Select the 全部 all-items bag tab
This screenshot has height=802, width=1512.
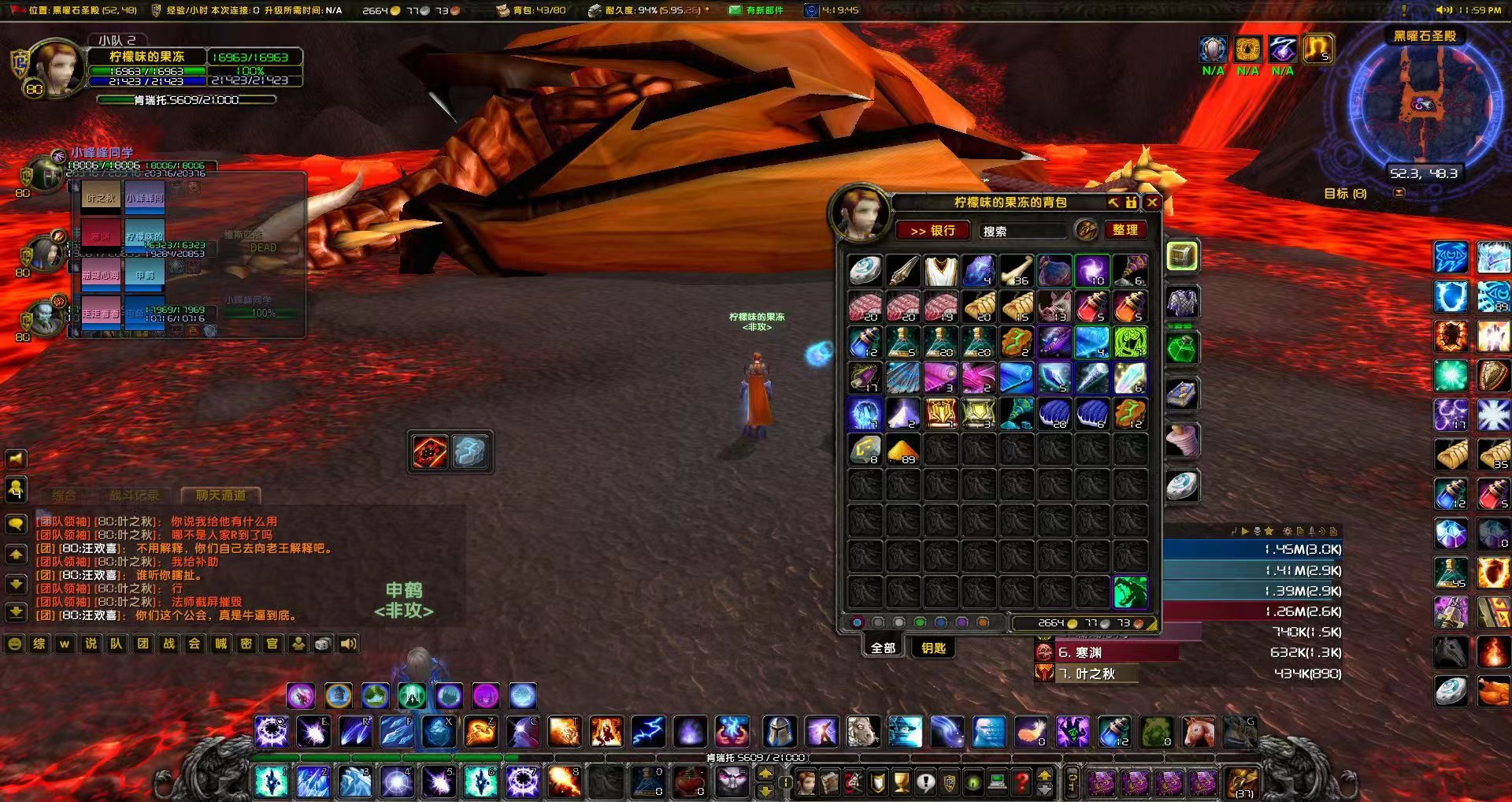tap(883, 648)
